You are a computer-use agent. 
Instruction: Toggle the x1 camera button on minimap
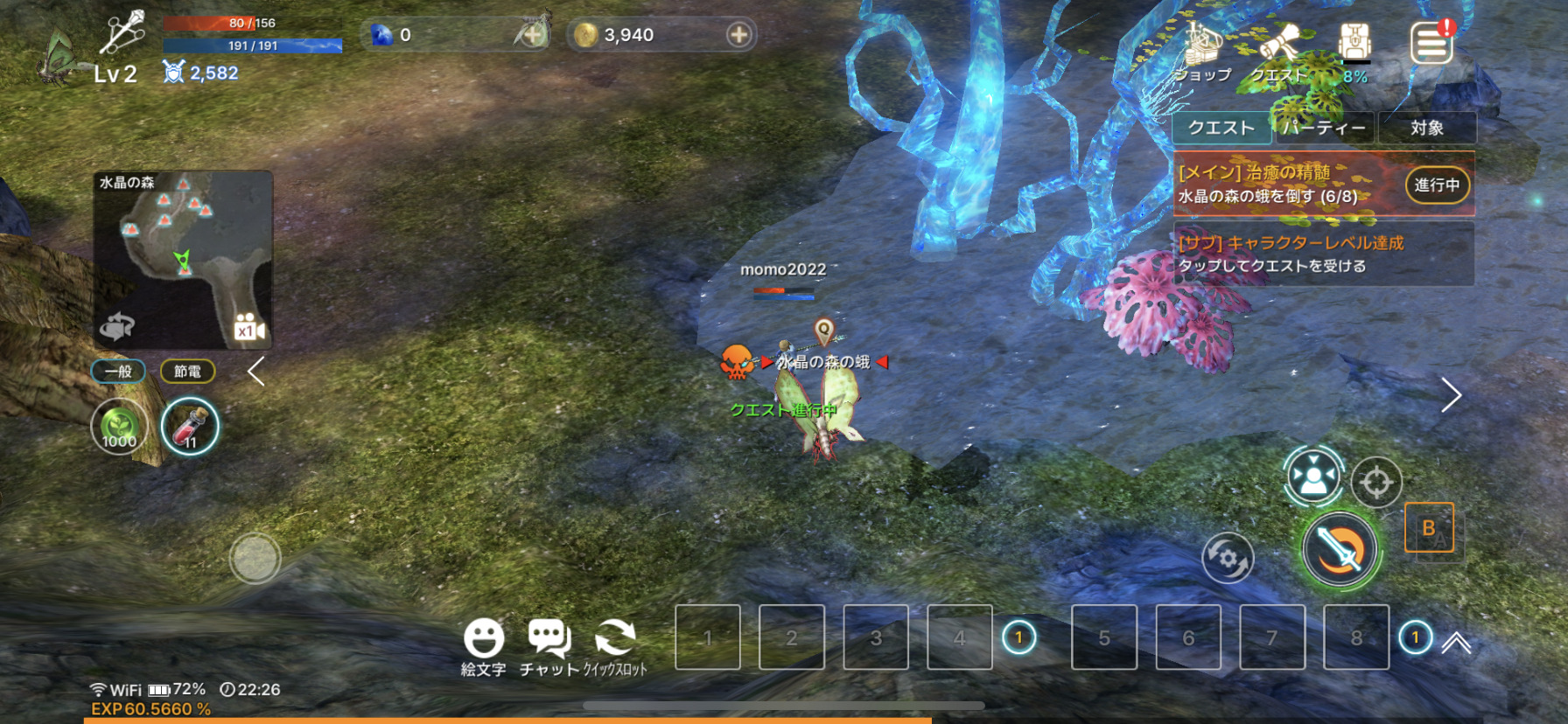tap(248, 329)
